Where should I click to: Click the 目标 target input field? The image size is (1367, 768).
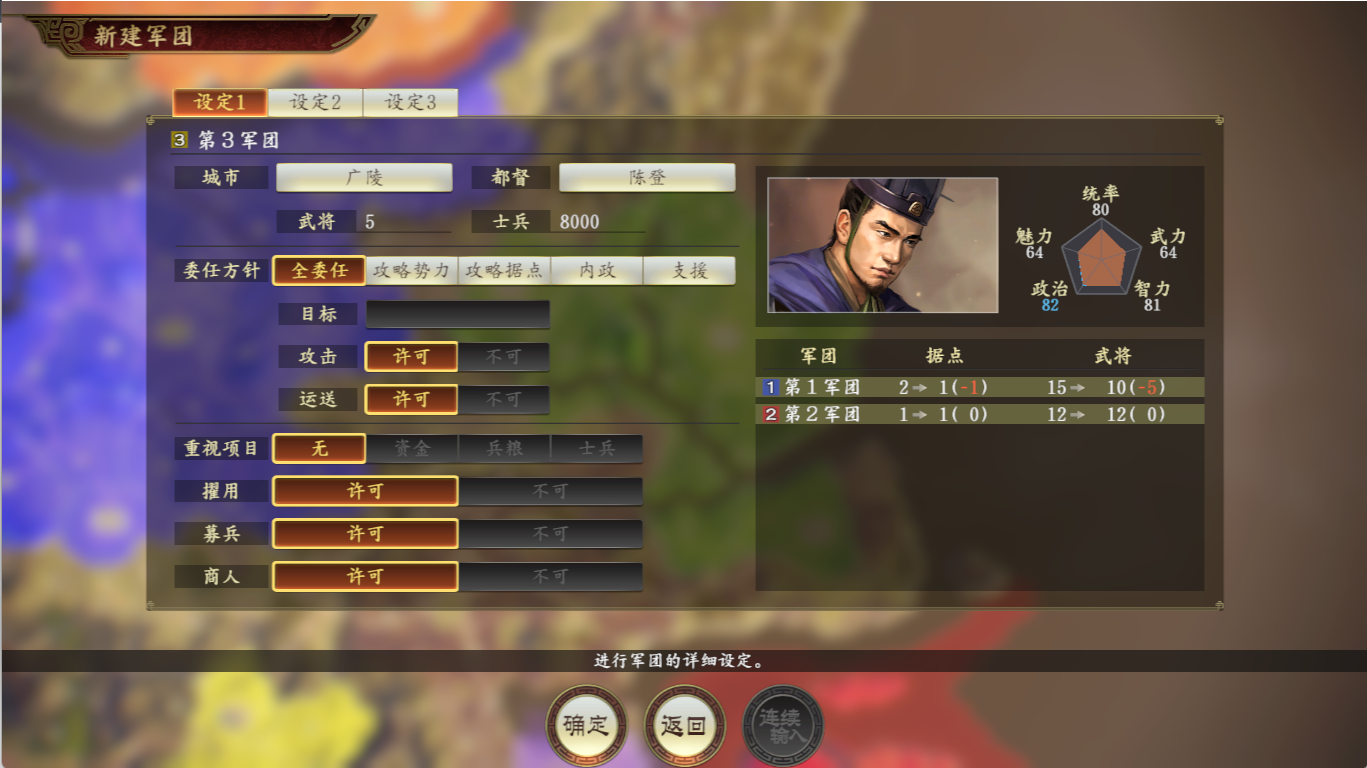457,314
